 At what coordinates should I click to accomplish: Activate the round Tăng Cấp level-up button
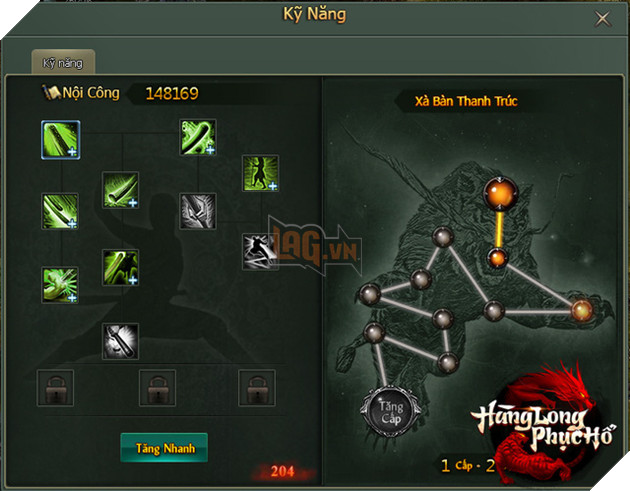point(387,408)
